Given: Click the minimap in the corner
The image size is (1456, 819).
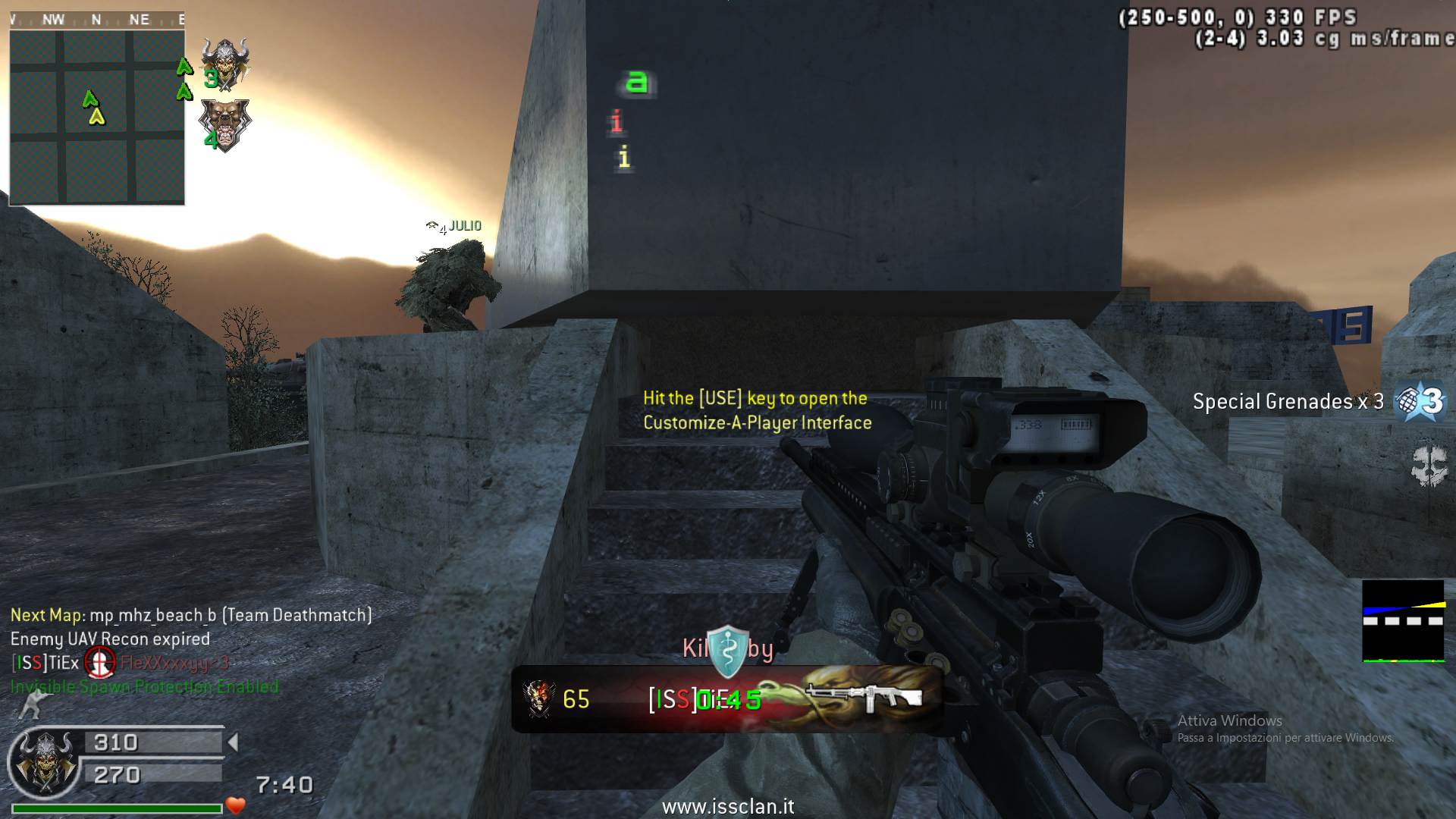Looking at the screenshot, I should click(97, 118).
